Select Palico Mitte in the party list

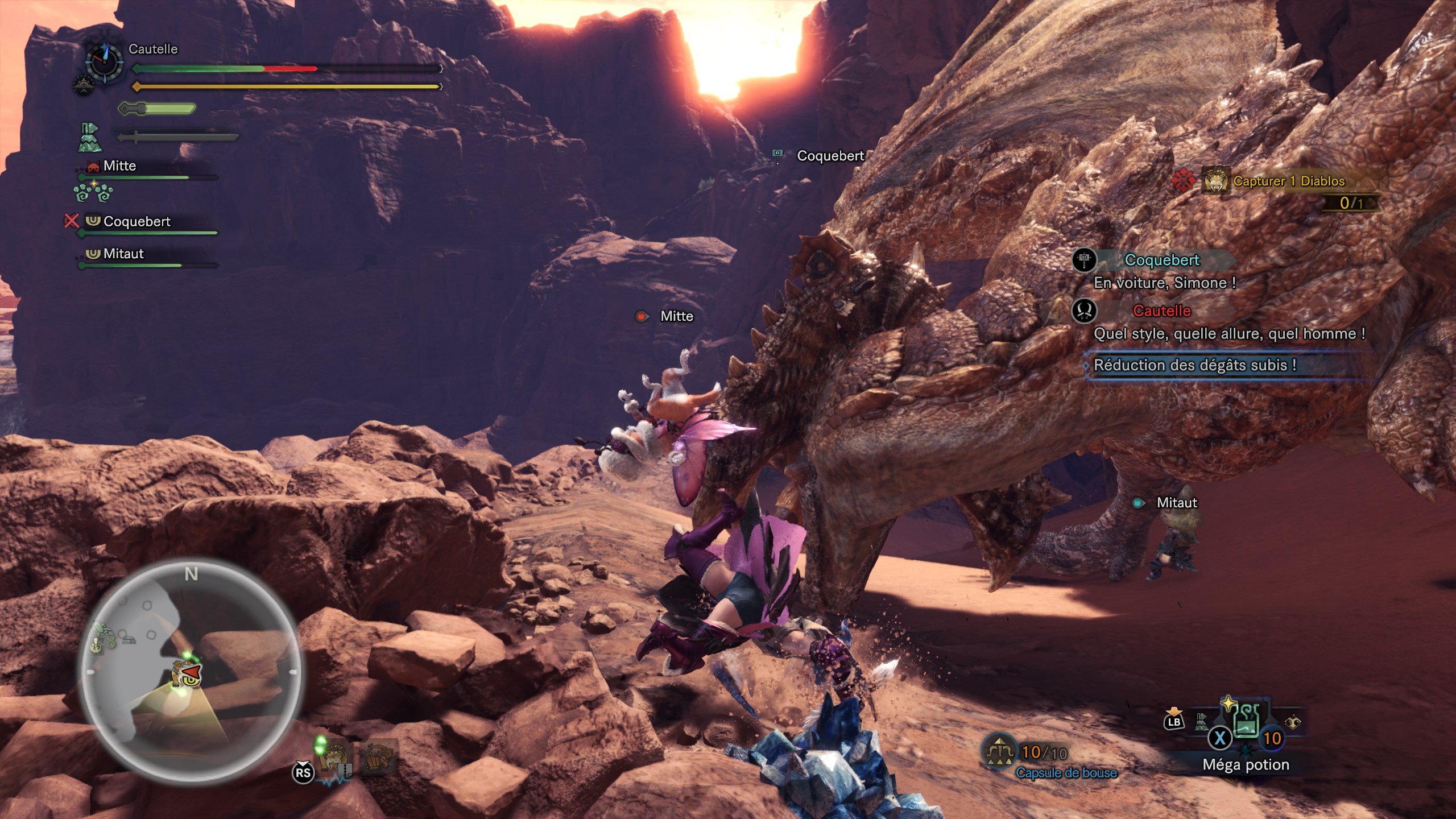click(x=119, y=166)
